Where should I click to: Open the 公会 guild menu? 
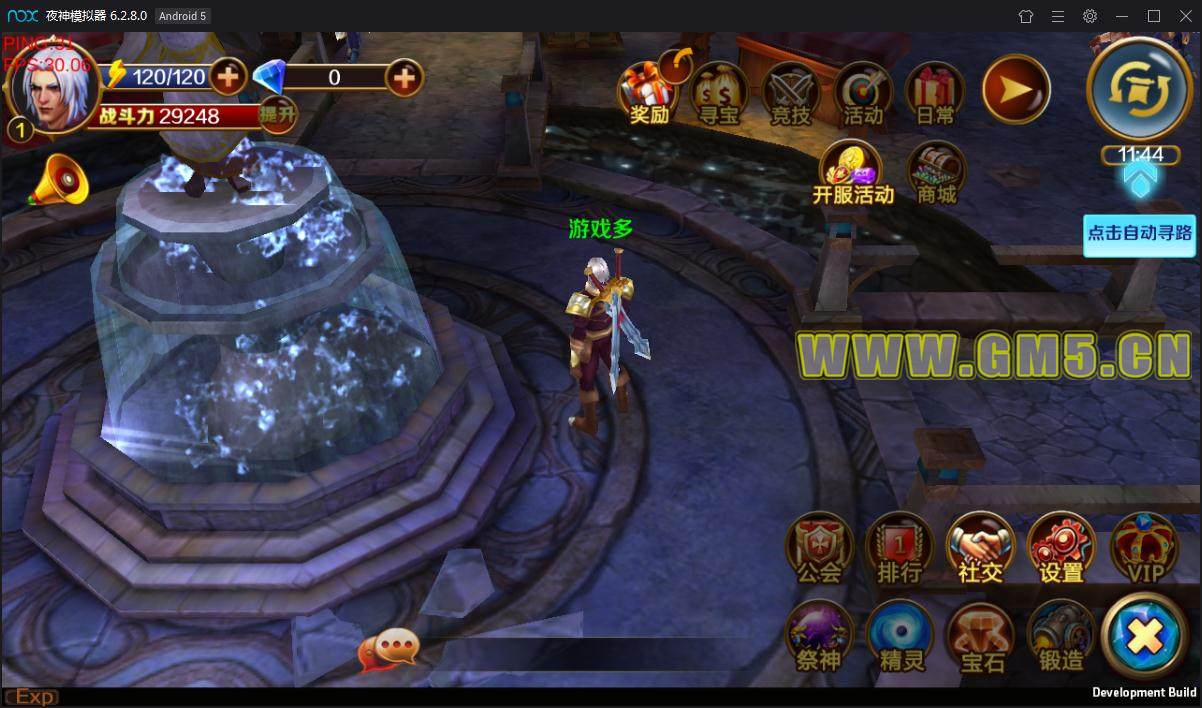pos(819,549)
